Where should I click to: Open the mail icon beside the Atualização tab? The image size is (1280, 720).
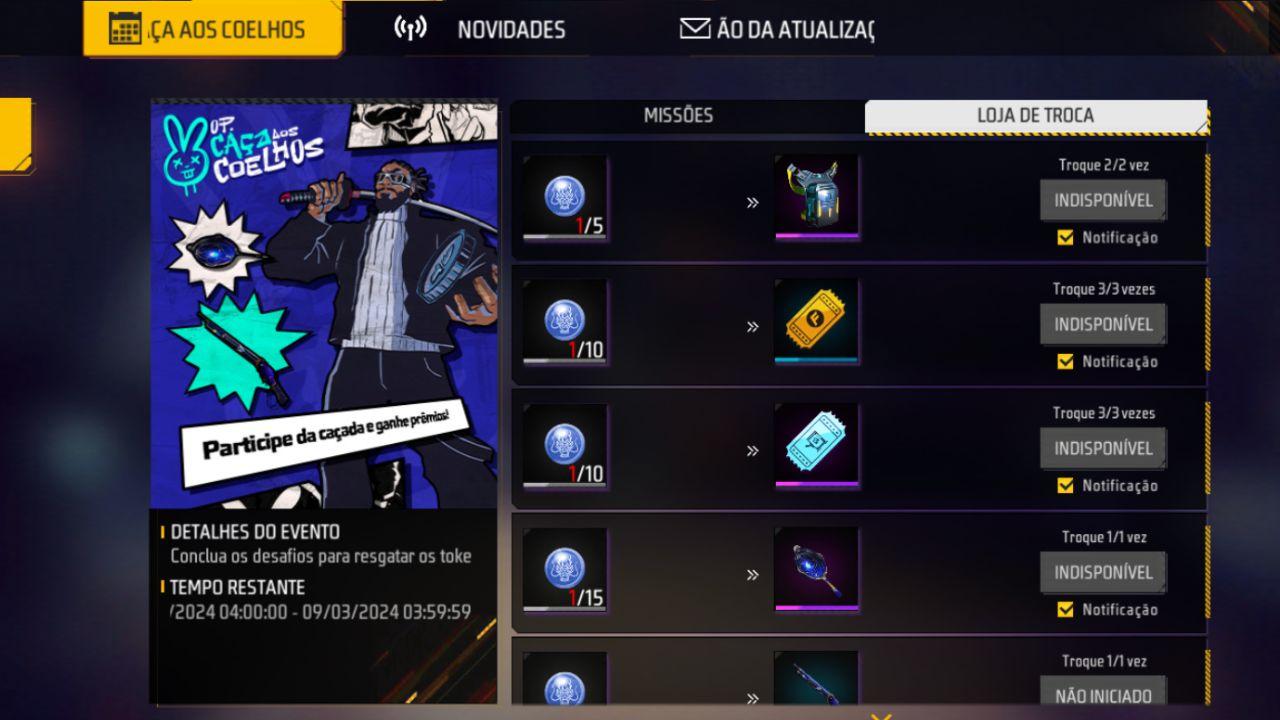point(692,28)
